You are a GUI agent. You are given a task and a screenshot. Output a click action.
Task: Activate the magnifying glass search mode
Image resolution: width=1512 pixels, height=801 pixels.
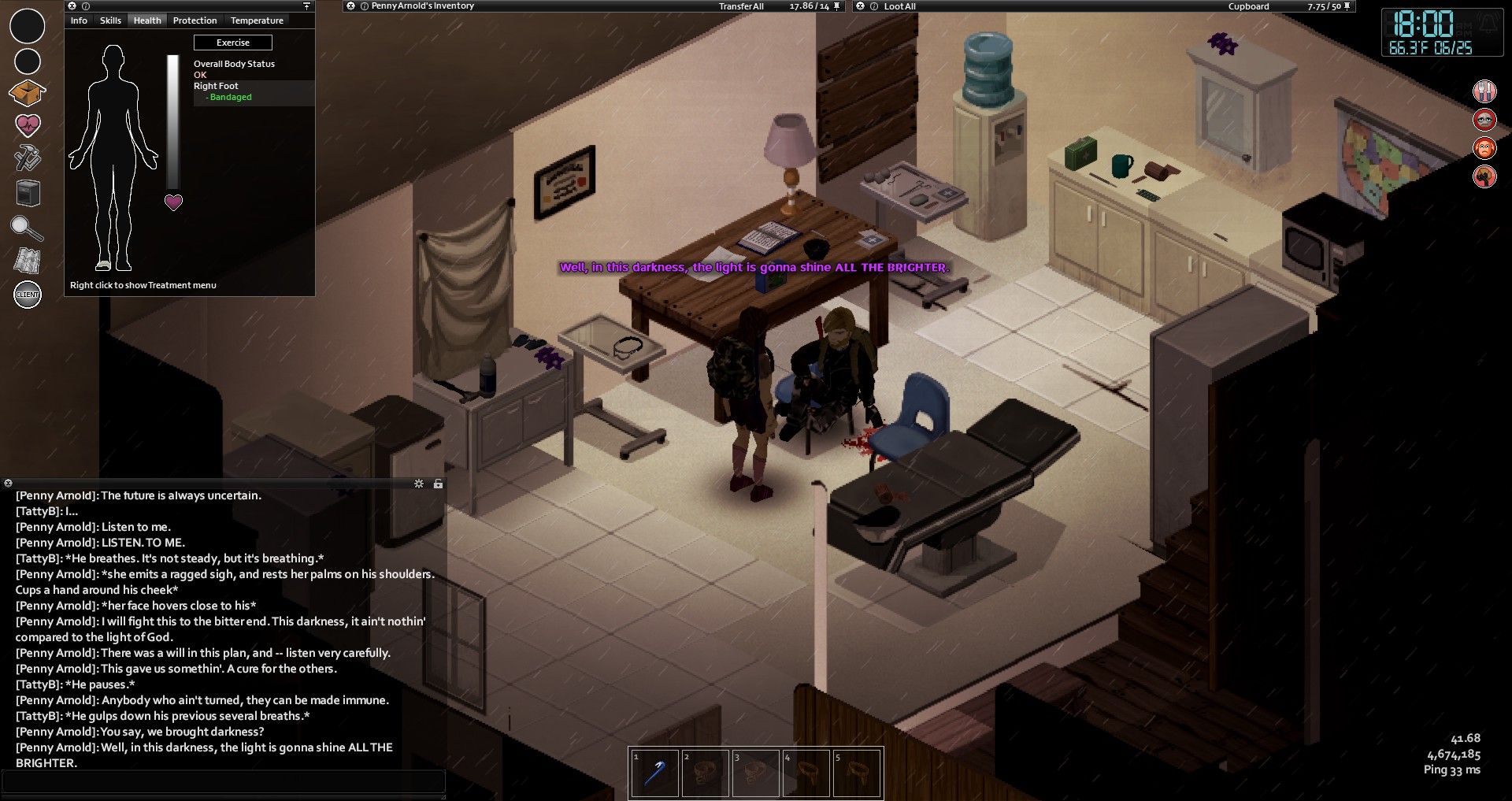coord(26,228)
